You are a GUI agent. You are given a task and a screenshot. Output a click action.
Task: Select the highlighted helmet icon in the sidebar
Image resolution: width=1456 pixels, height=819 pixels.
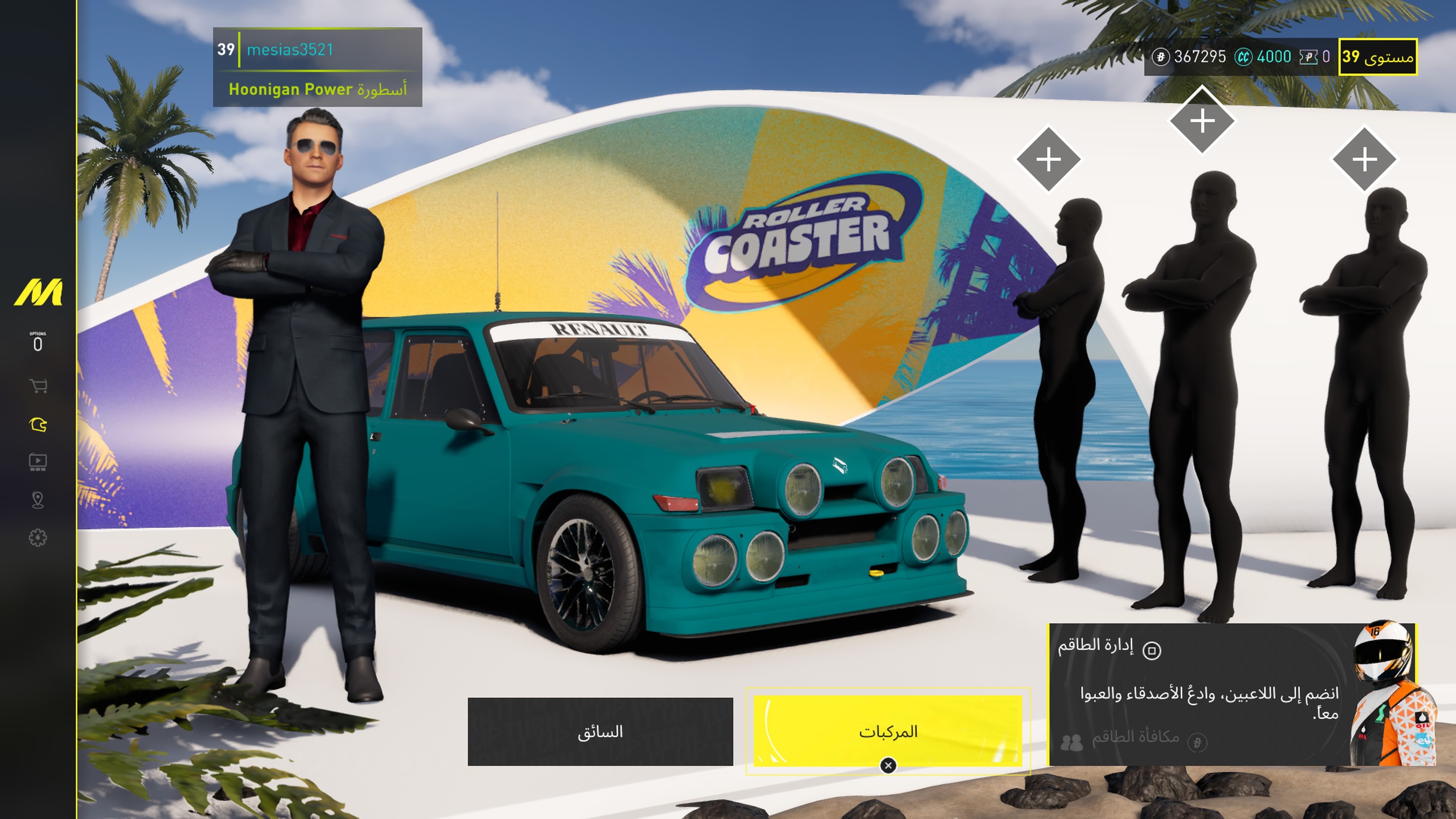point(38,425)
